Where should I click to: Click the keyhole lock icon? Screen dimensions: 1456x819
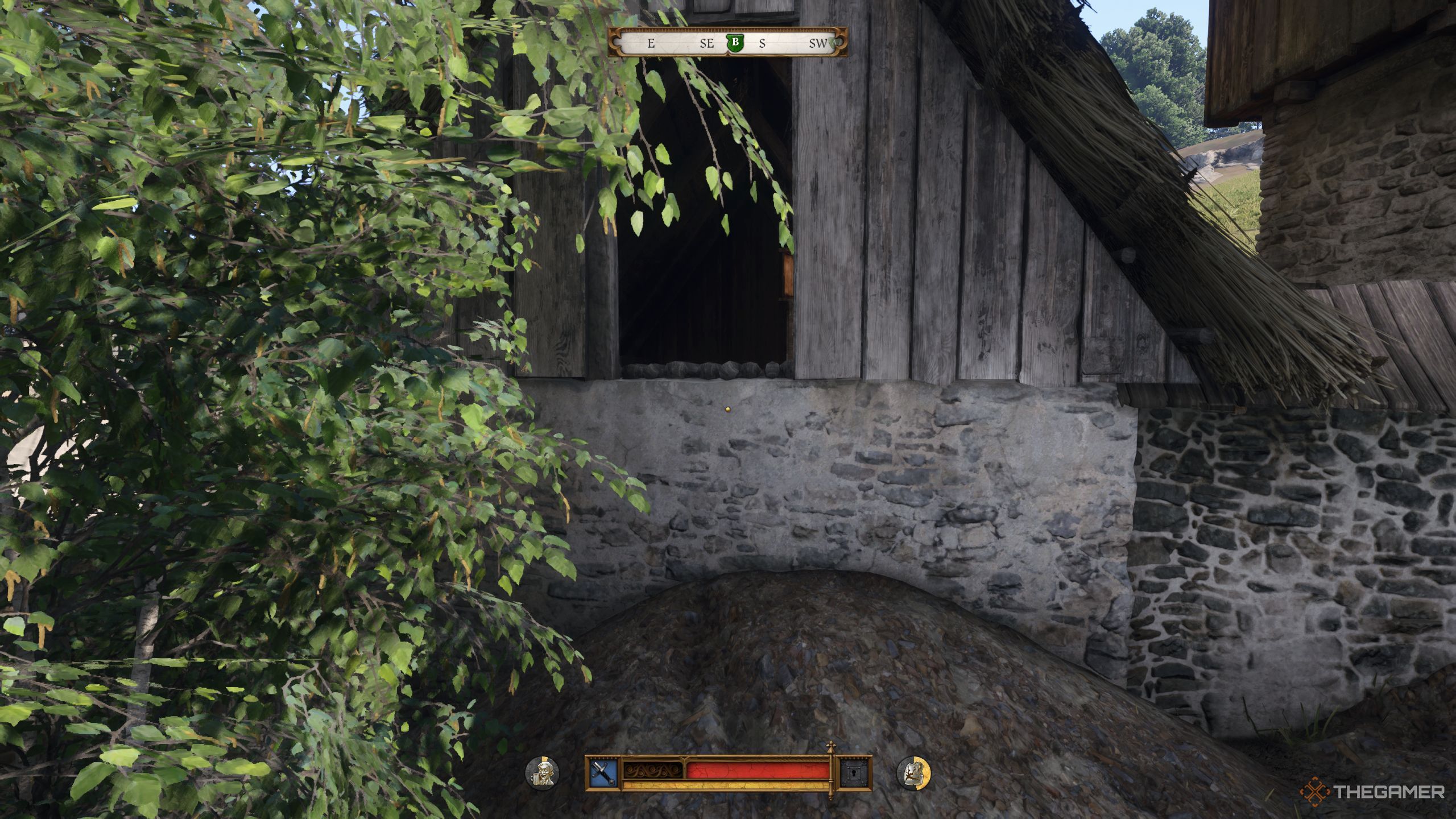click(x=855, y=773)
